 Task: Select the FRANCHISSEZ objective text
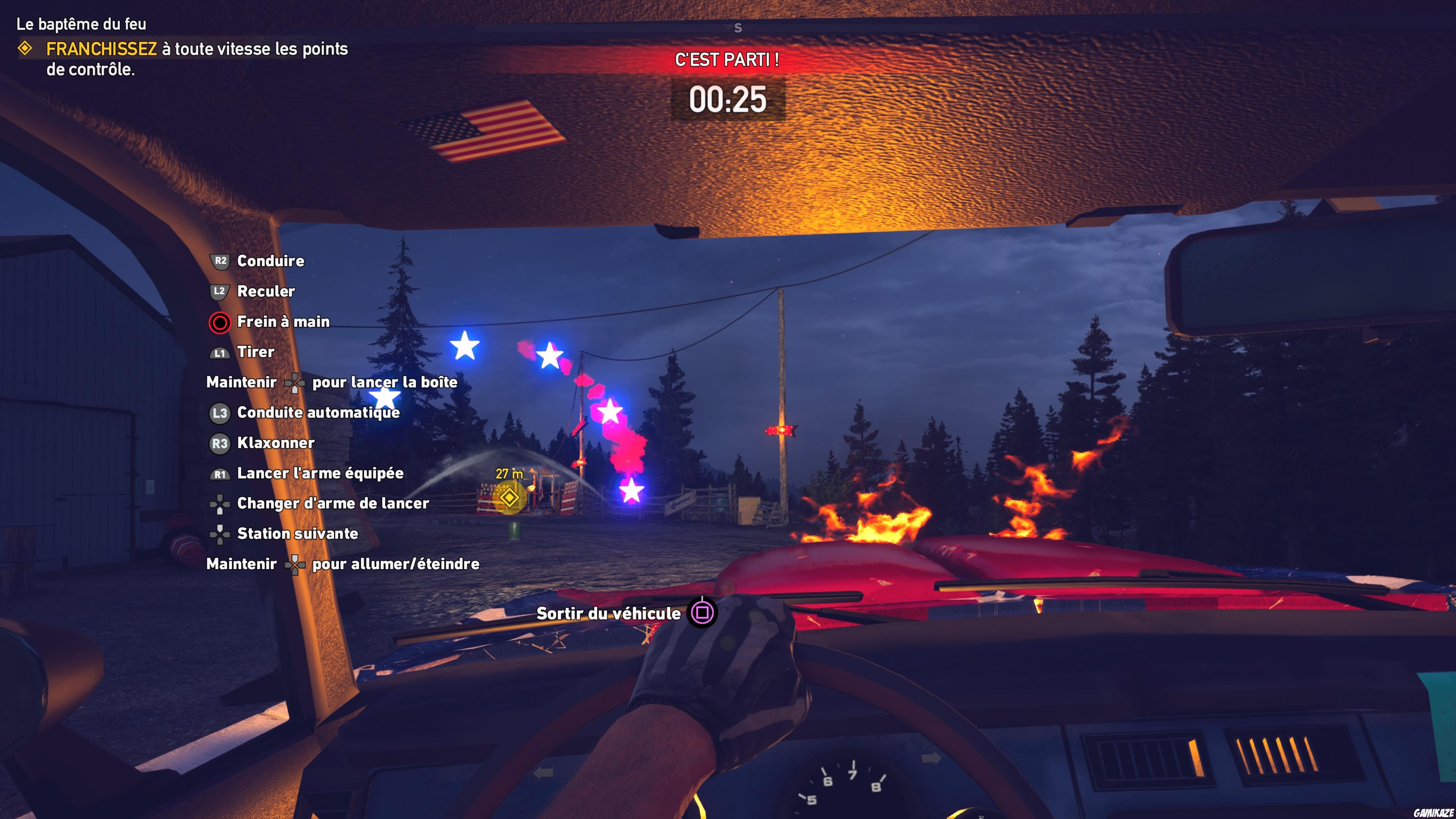point(102,50)
